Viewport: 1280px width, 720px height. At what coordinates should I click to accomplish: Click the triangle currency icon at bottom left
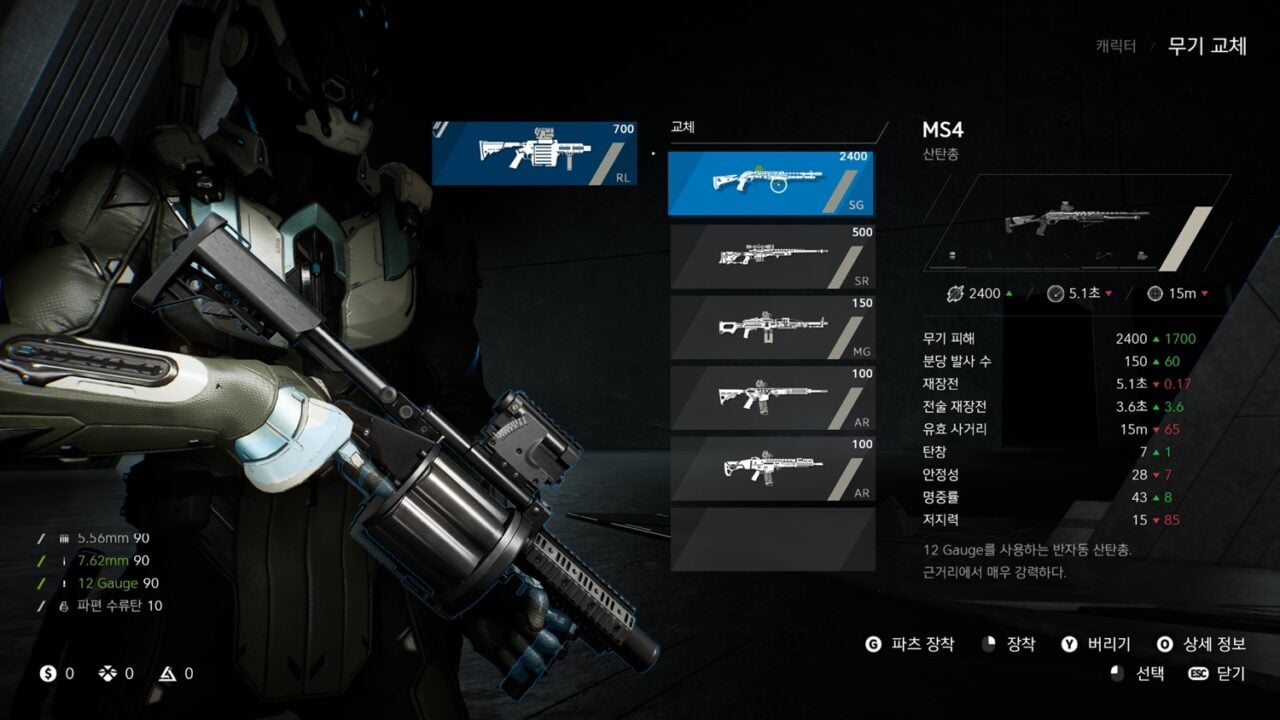point(167,673)
